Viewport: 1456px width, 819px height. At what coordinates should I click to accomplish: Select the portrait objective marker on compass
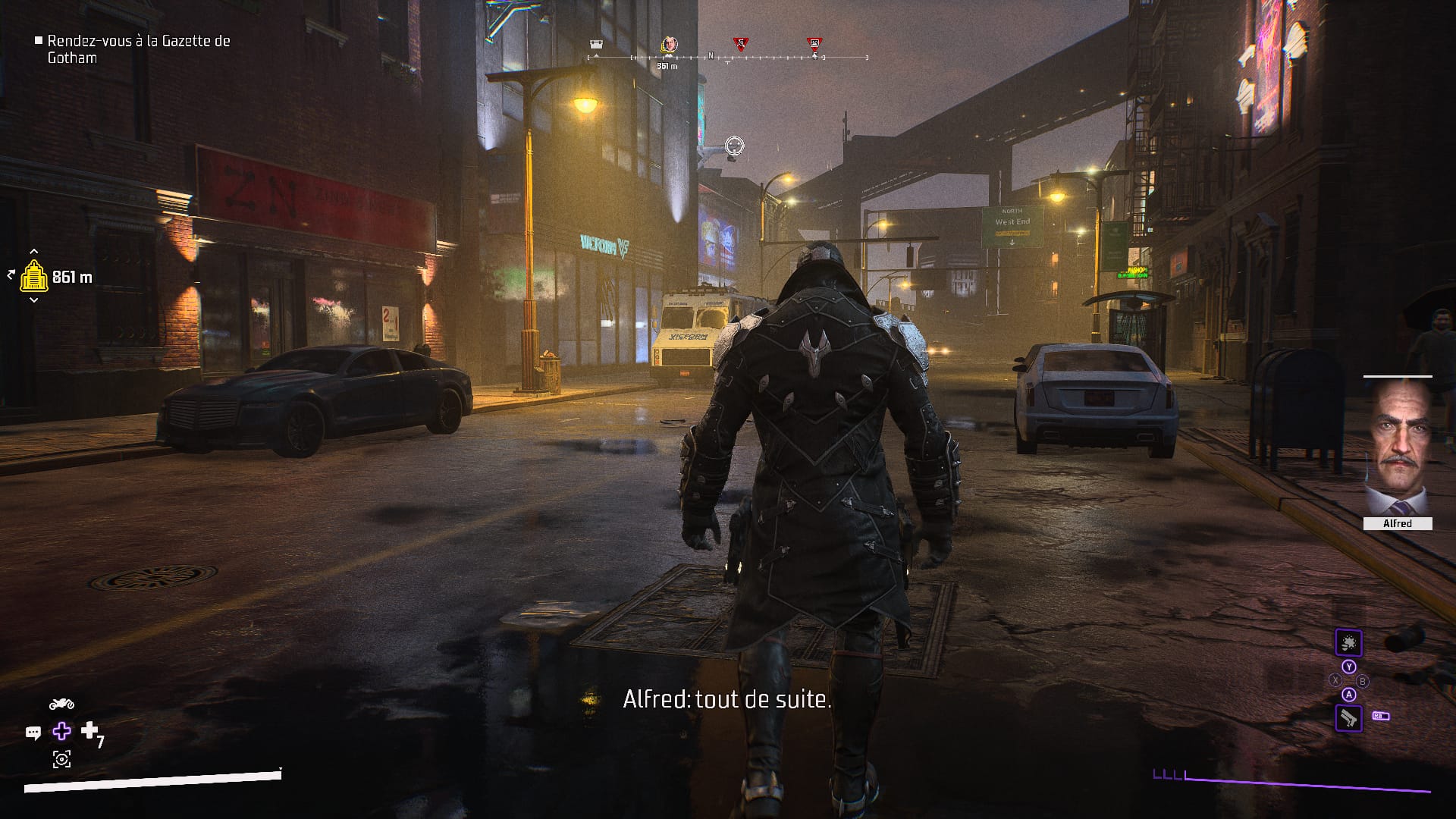[x=669, y=44]
